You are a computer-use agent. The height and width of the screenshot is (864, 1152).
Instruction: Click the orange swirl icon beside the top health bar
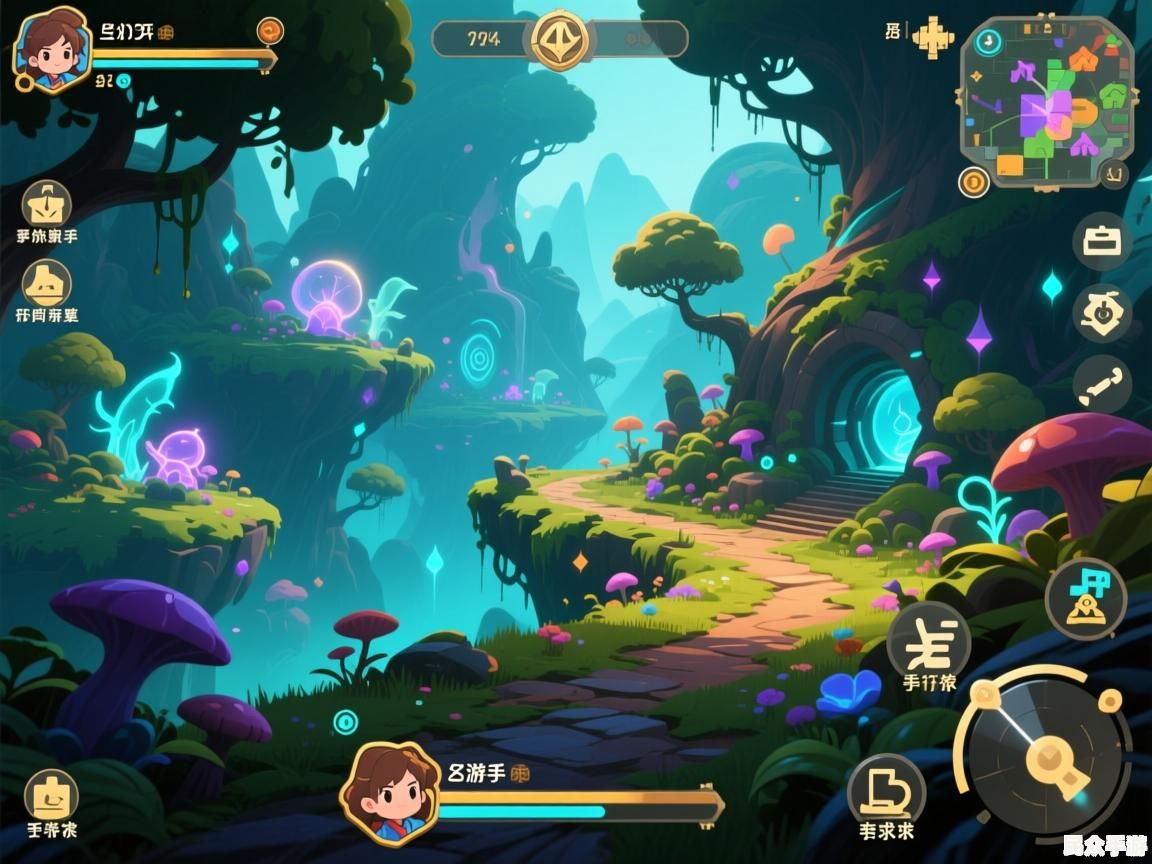point(270,32)
